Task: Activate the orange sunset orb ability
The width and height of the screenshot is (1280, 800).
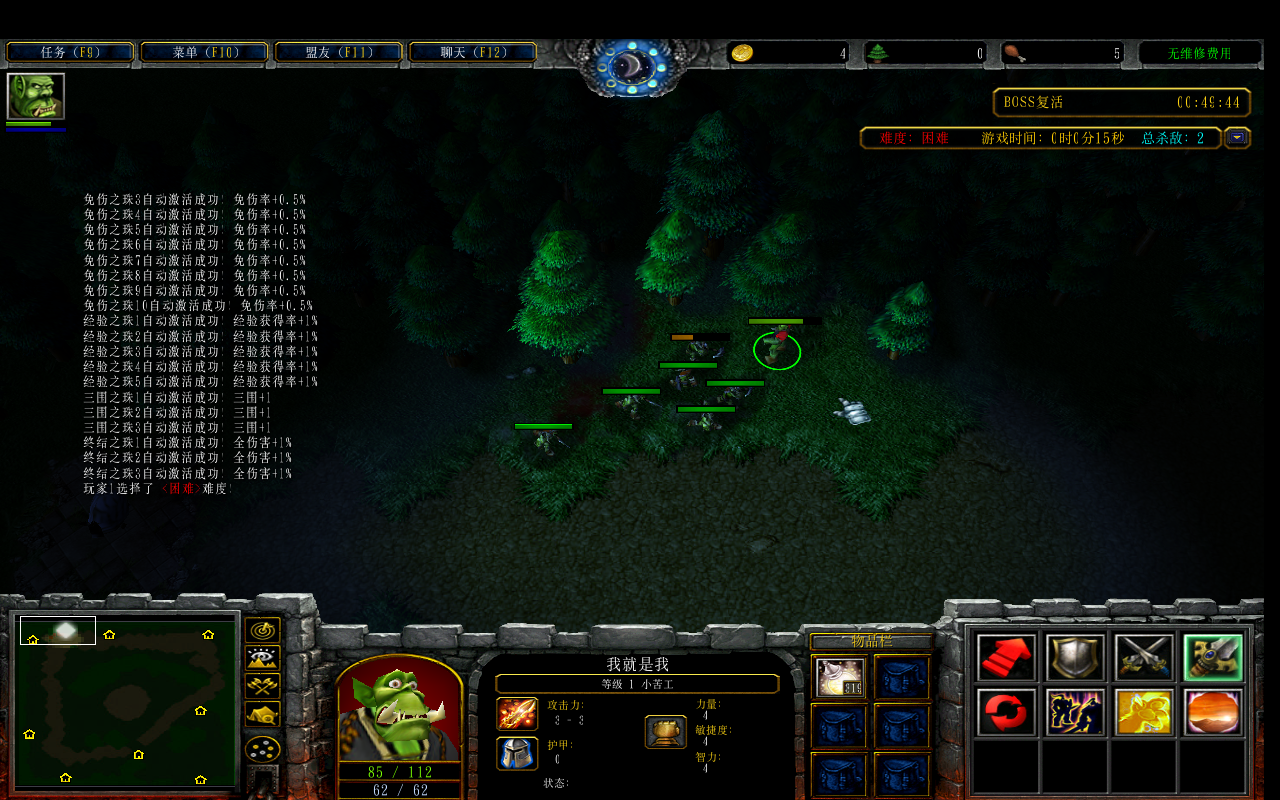Action: point(1213,712)
